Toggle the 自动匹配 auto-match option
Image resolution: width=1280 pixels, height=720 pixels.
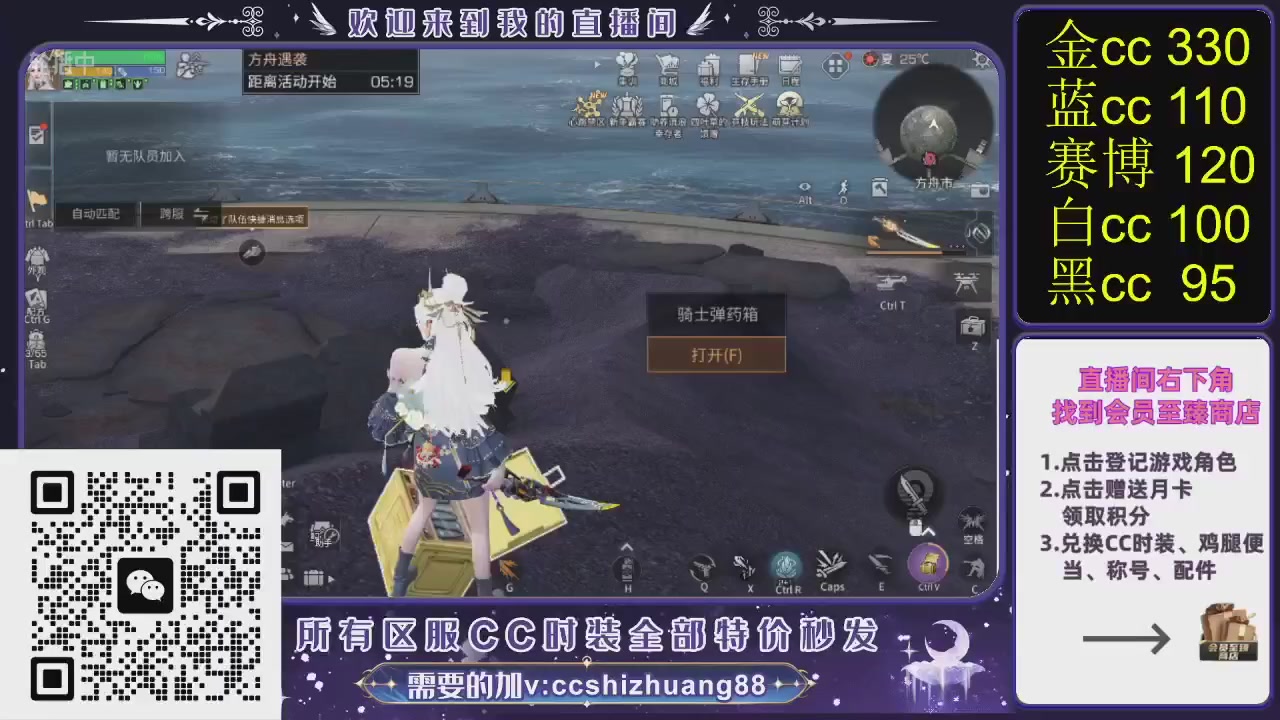[95, 214]
